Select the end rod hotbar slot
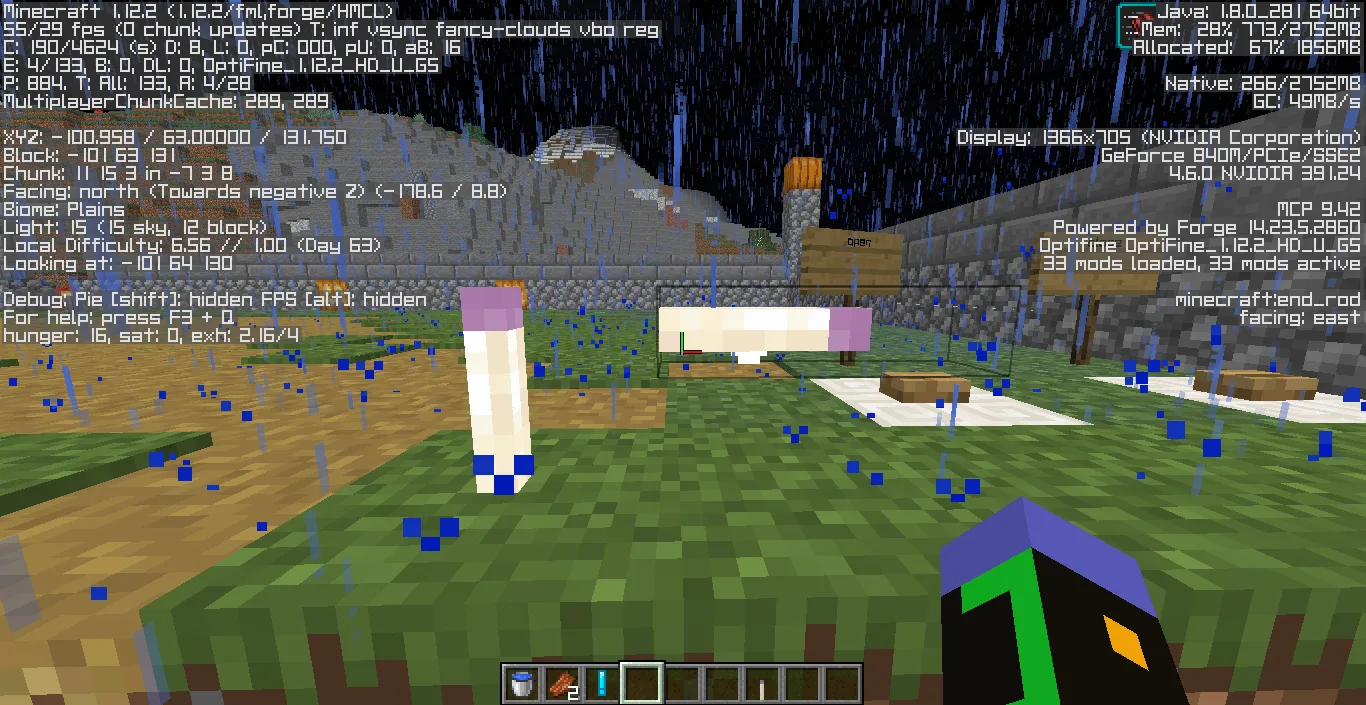This screenshot has width=1366, height=705. 761,684
